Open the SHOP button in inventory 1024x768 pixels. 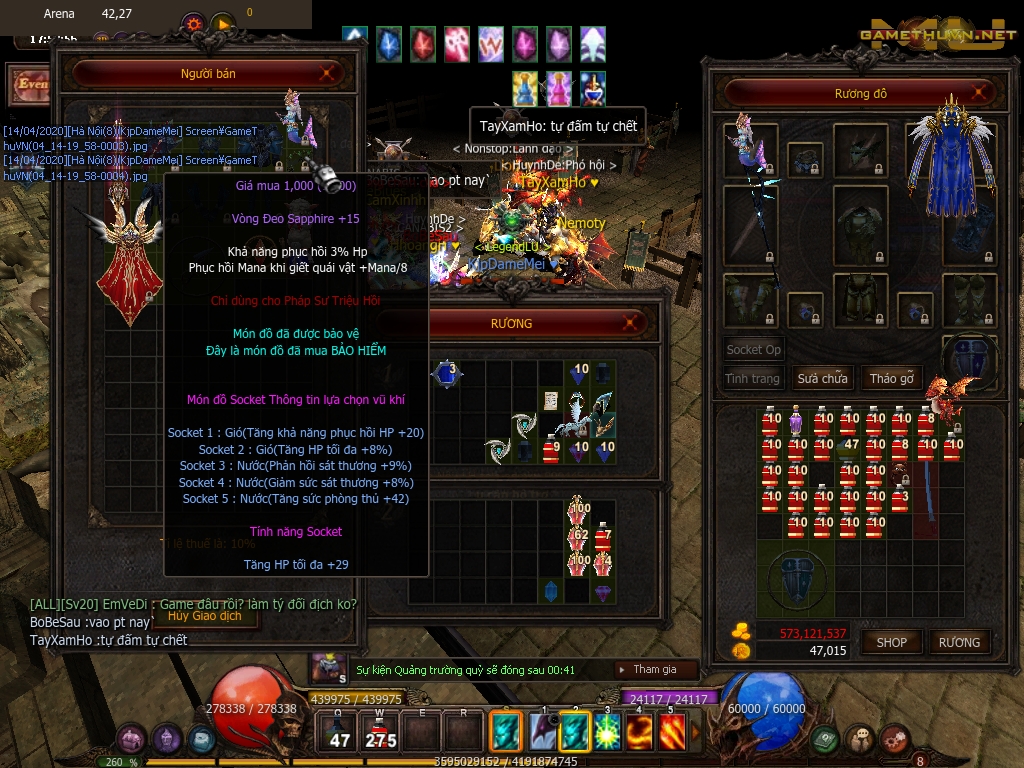pos(892,642)
